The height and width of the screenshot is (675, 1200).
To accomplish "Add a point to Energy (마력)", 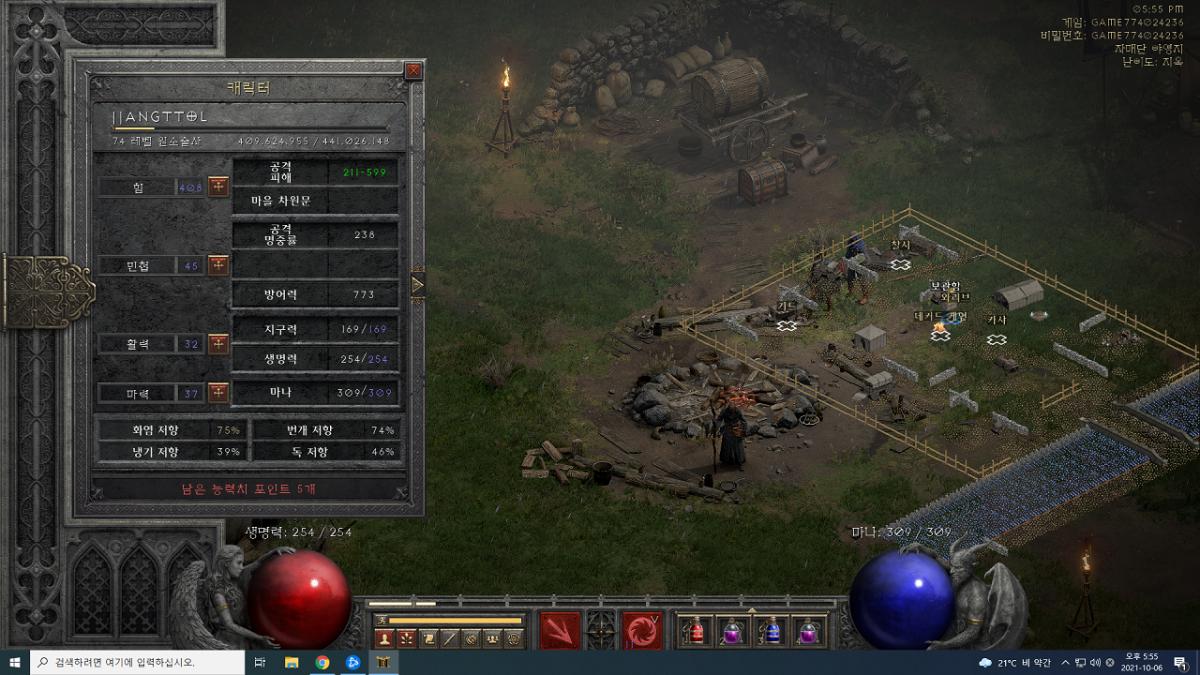I will click(218, 393).
